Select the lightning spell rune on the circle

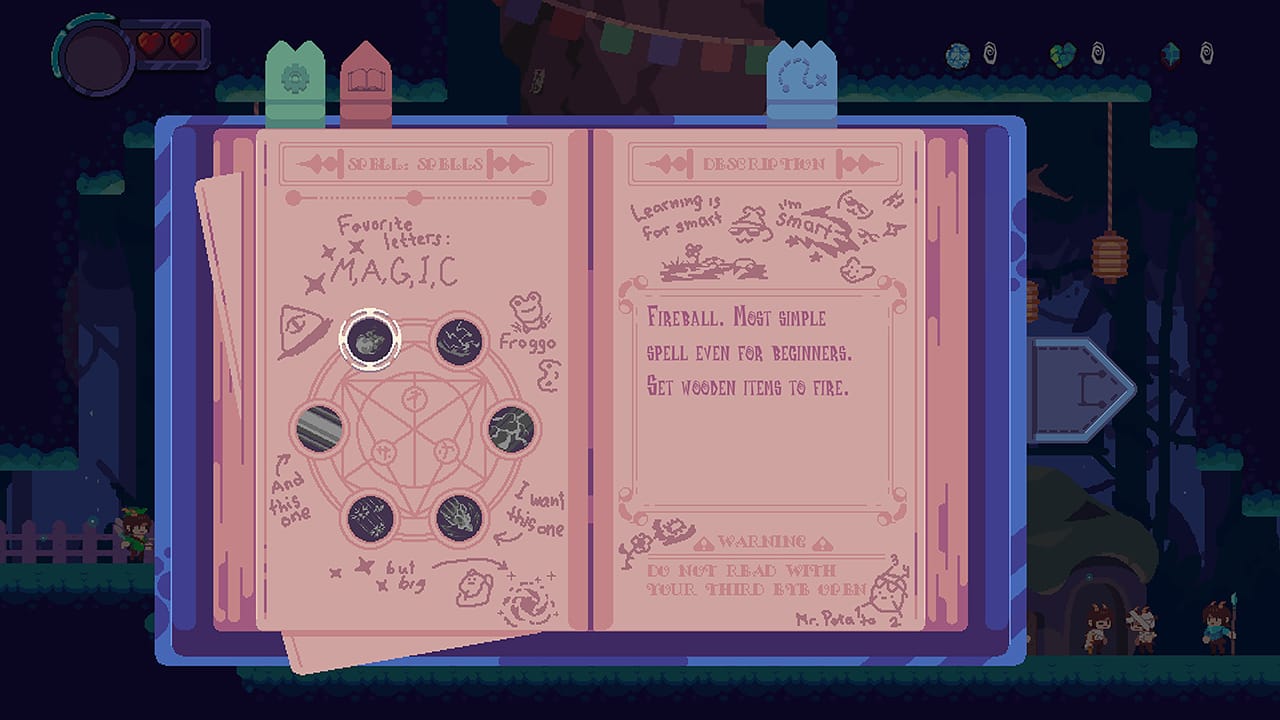coord(460,338)
